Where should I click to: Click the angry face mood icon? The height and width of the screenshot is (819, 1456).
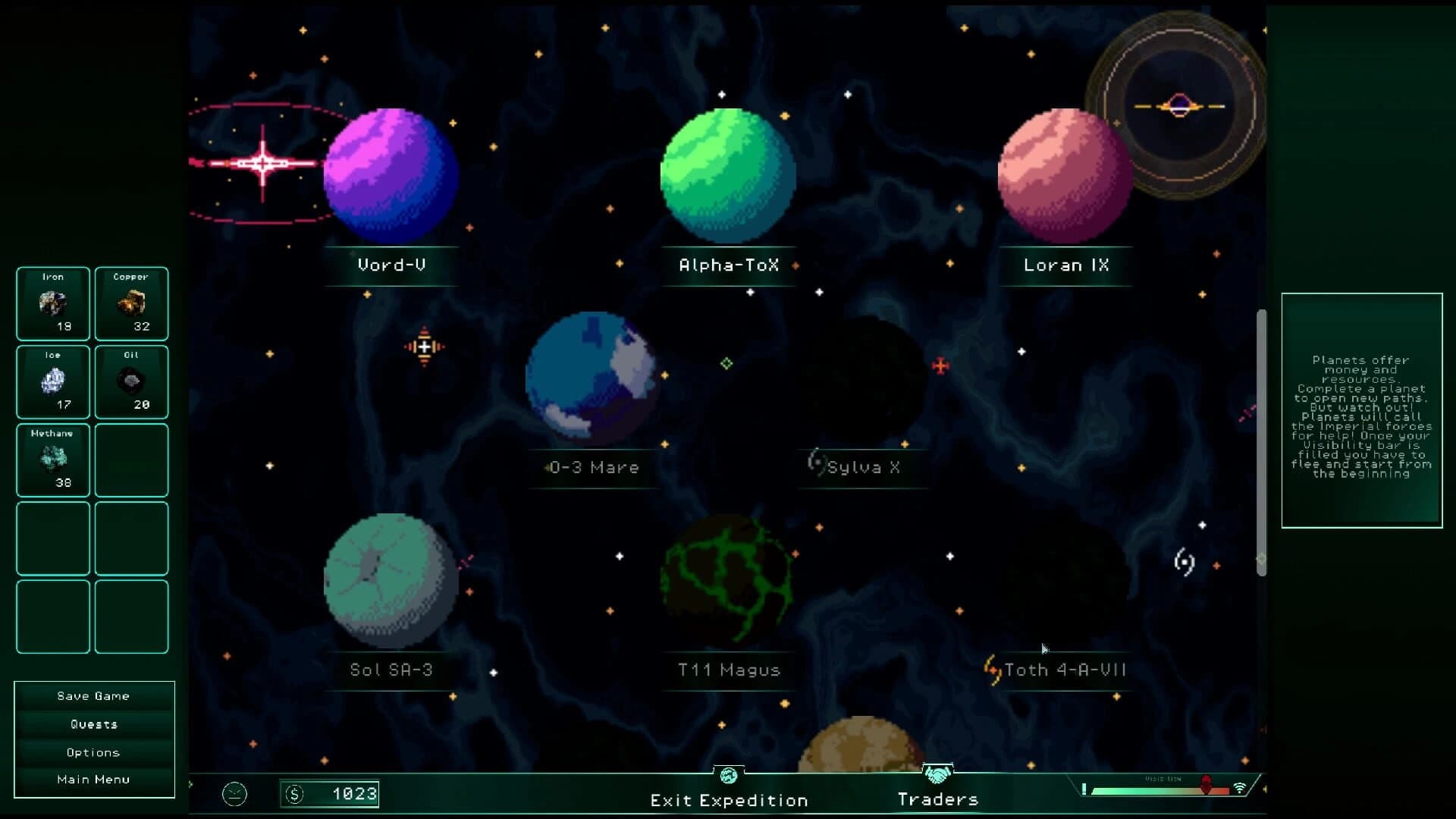[x=234, y=794]
